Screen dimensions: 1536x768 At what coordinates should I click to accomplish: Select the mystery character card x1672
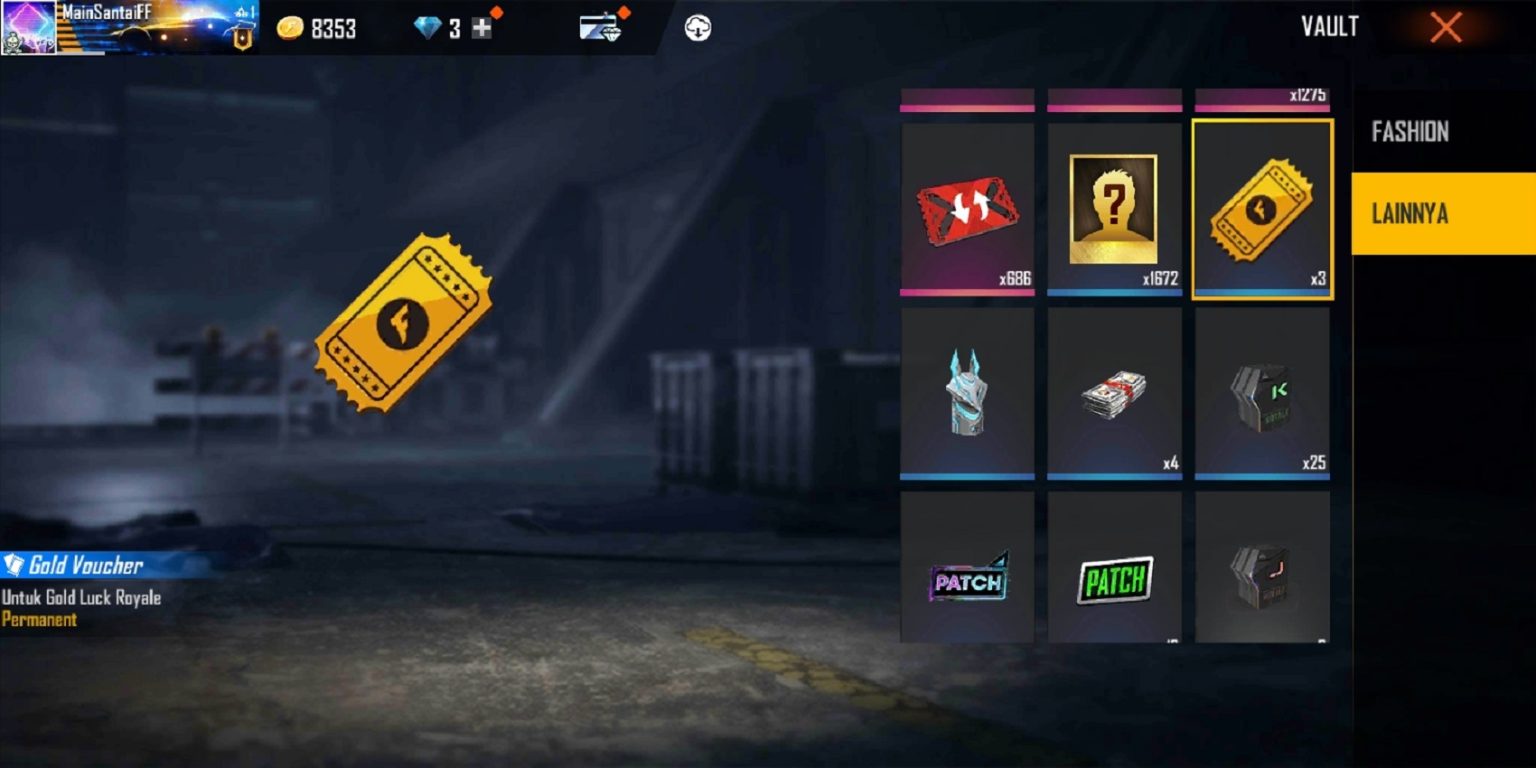pyautogui.click(x=1115, y=209)
